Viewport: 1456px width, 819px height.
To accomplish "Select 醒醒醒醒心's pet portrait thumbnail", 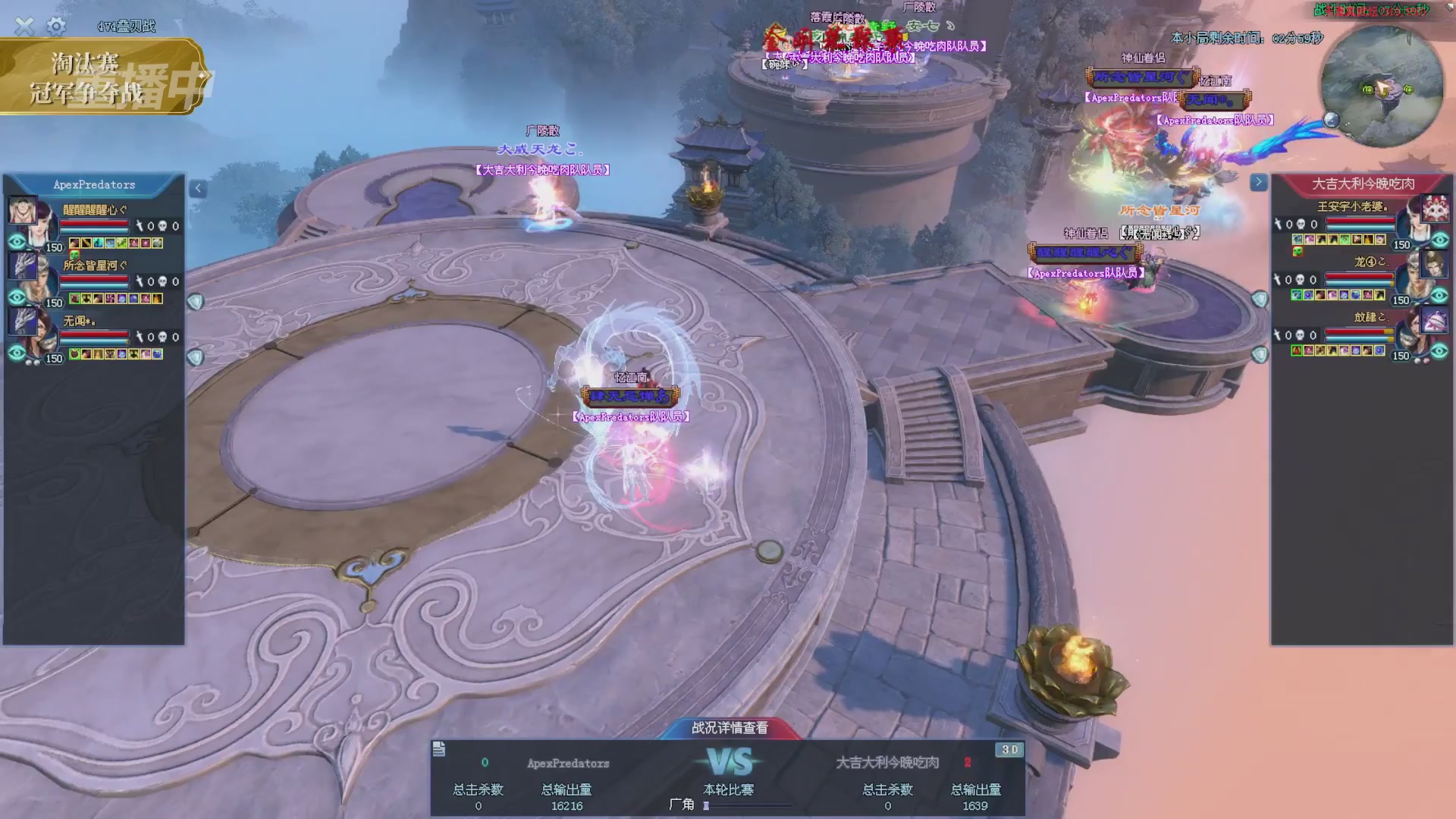I will [21, 209].
